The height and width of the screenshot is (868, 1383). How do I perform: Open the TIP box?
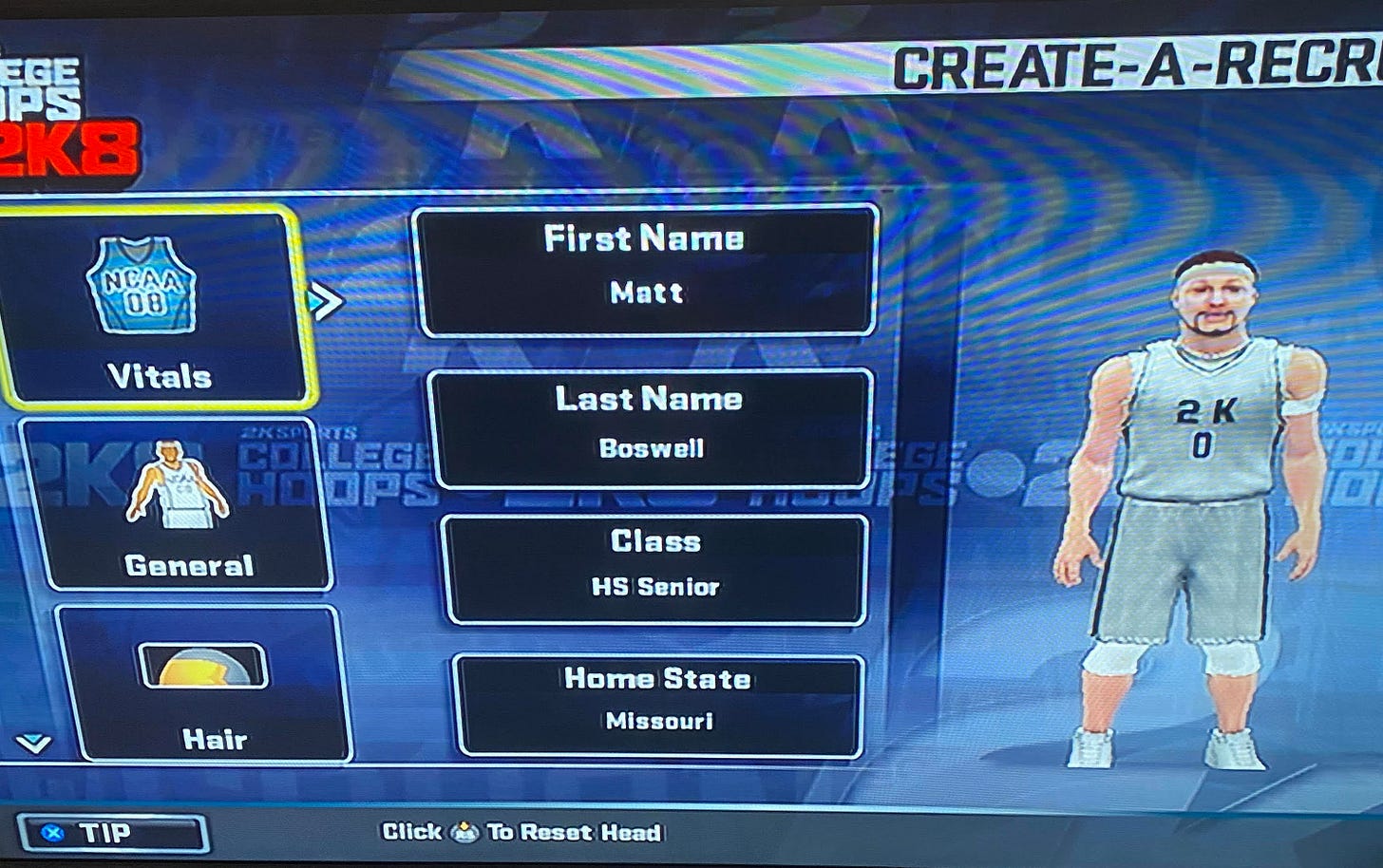point(112,834)
